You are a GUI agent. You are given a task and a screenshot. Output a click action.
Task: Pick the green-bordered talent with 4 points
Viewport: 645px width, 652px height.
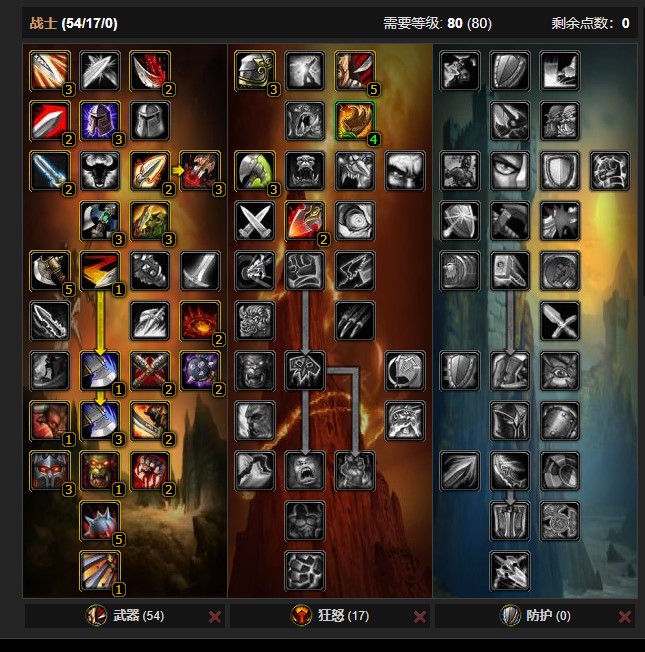click(355, 120)
